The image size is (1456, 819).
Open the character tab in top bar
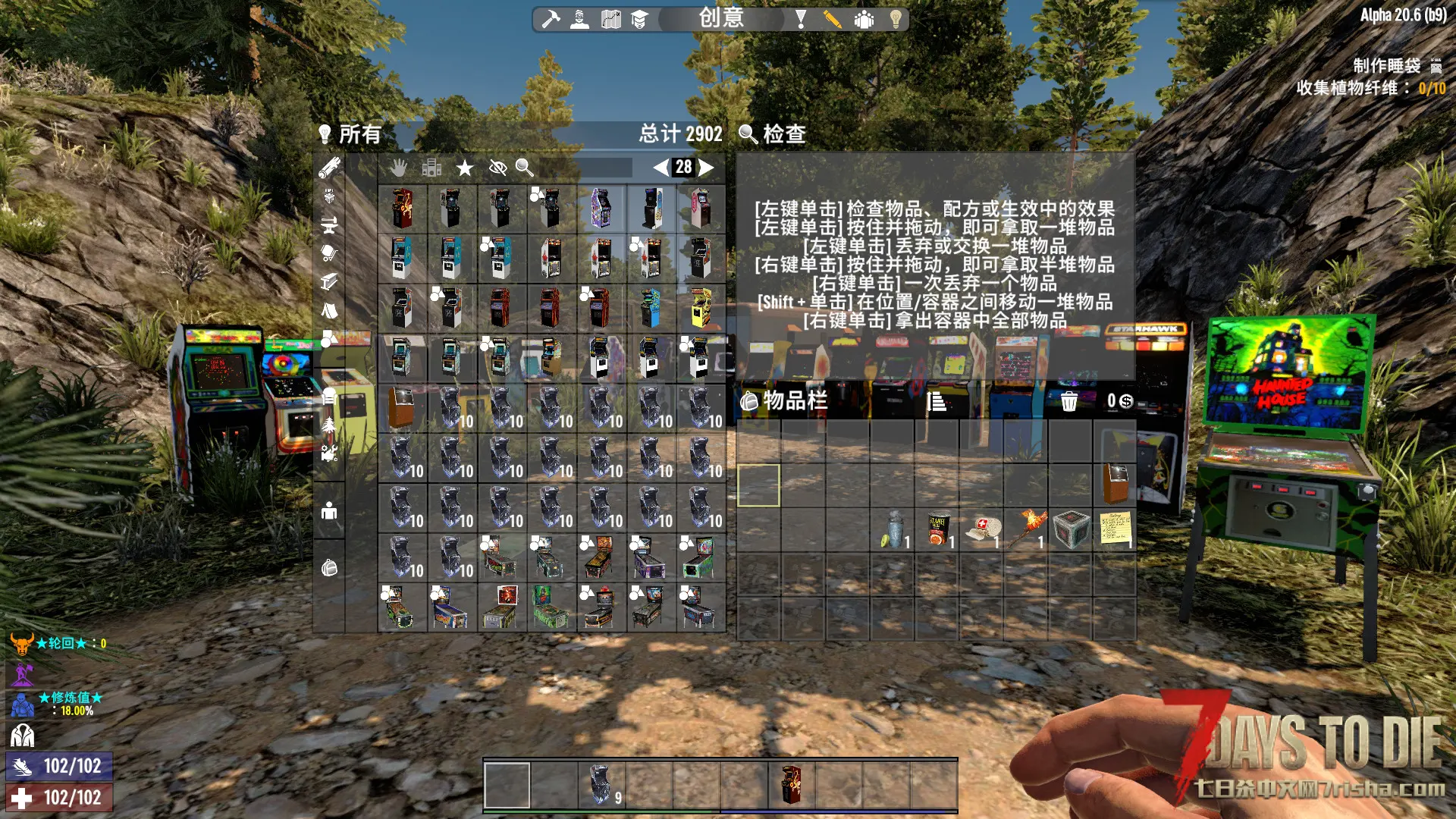click(x=580, y=19)
